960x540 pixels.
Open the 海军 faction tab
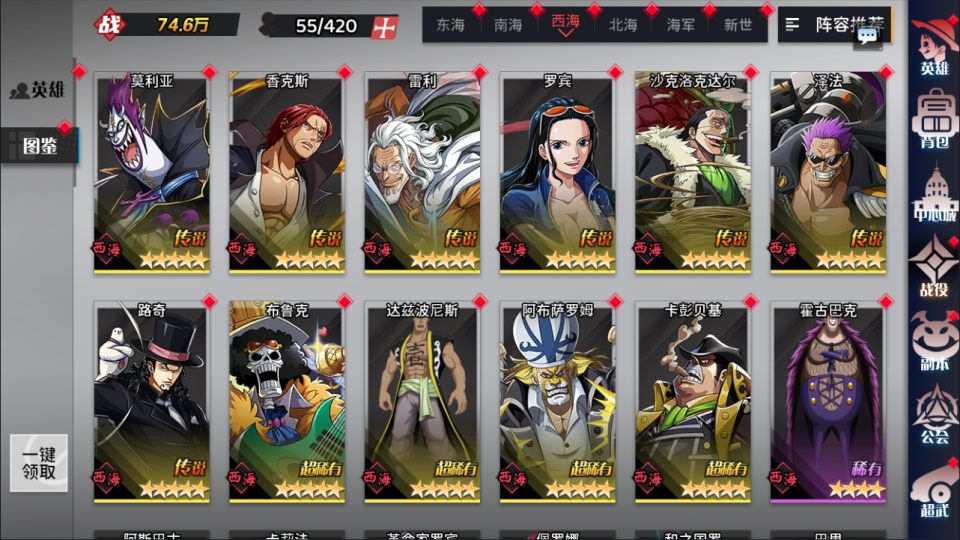[x=681, y=25]
